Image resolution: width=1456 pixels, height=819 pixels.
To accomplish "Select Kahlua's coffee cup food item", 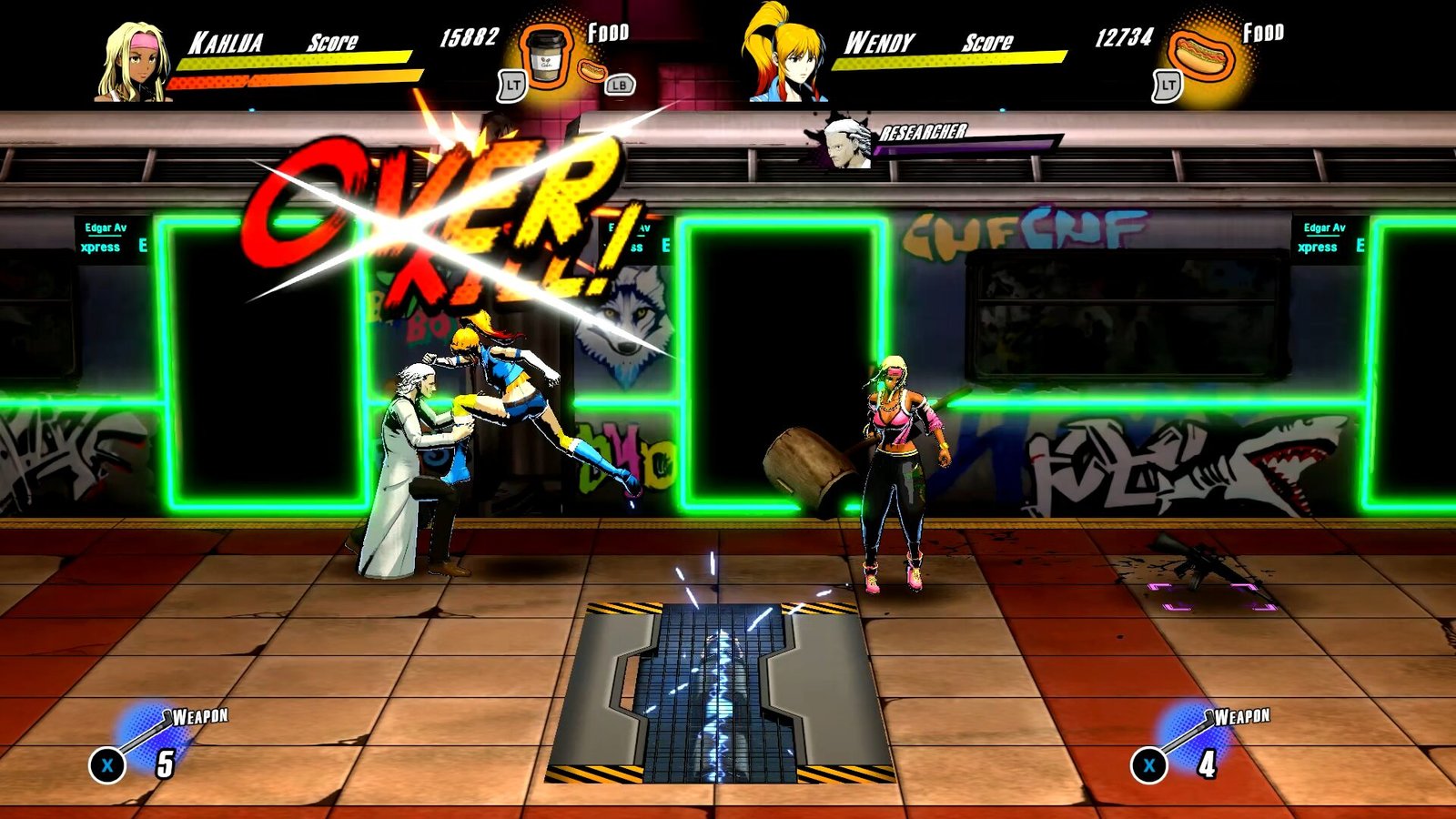I will point(546,58).
